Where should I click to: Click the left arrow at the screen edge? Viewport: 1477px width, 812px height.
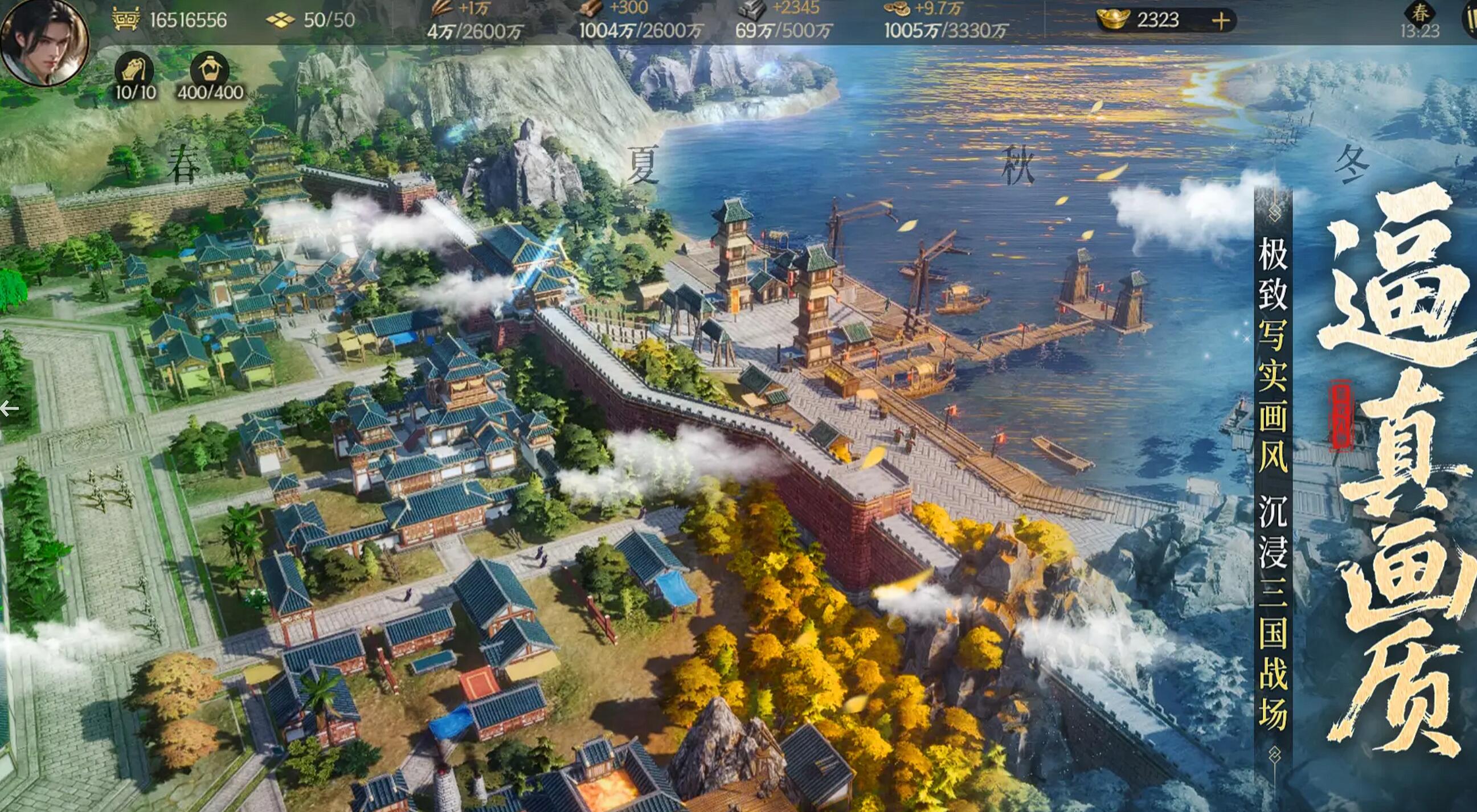tap(10, 409)
